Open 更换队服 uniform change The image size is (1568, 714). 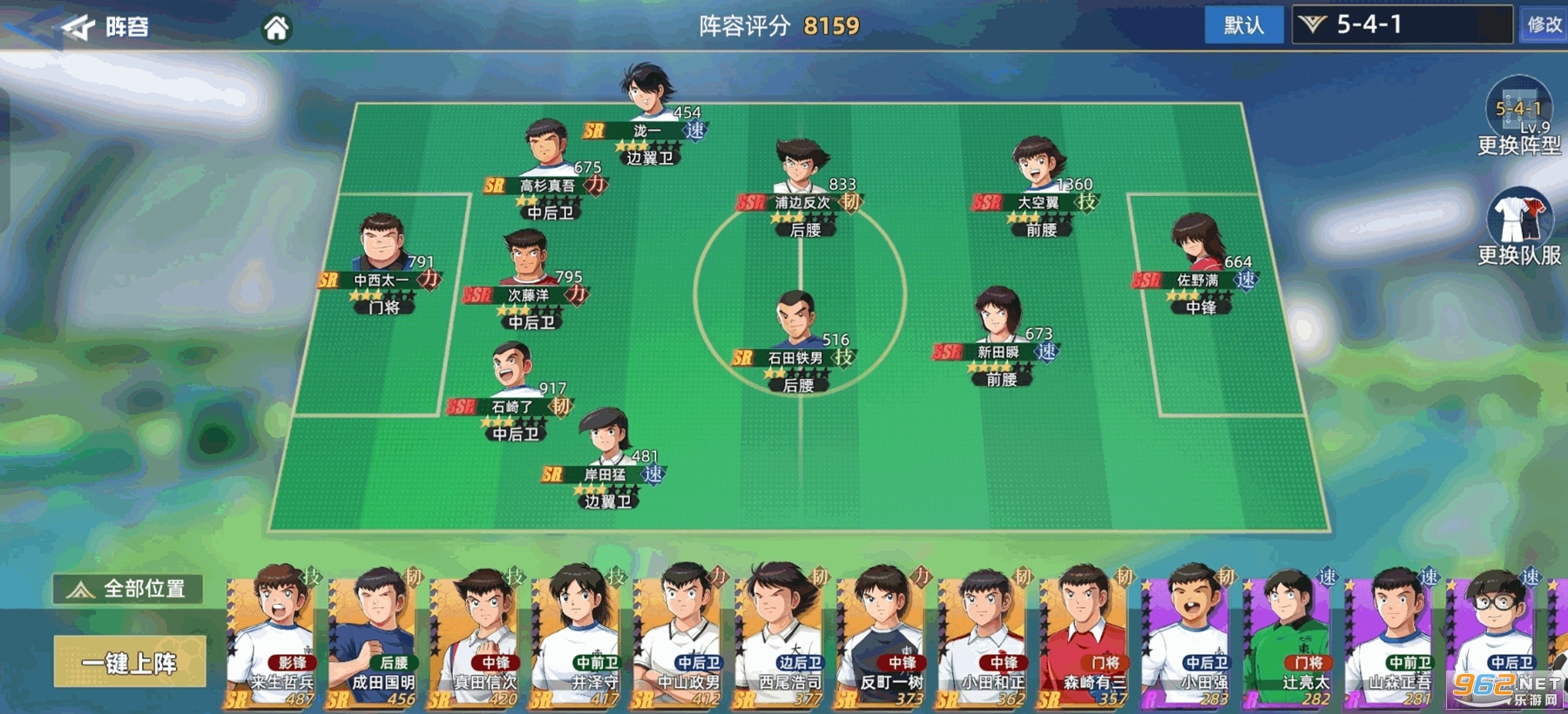(x=1518, y=226)
